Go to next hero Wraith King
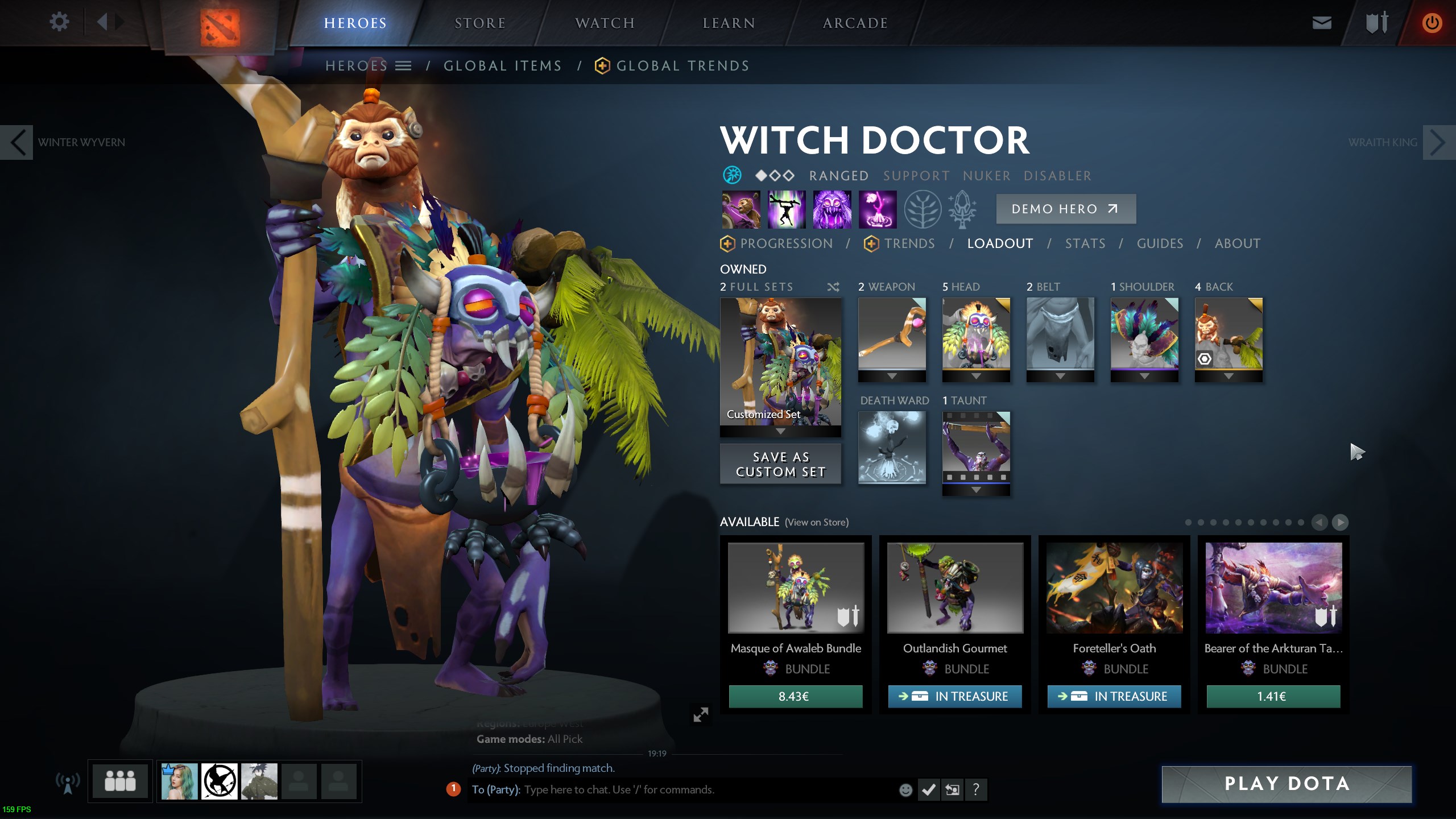 (x=1438, y=142)
